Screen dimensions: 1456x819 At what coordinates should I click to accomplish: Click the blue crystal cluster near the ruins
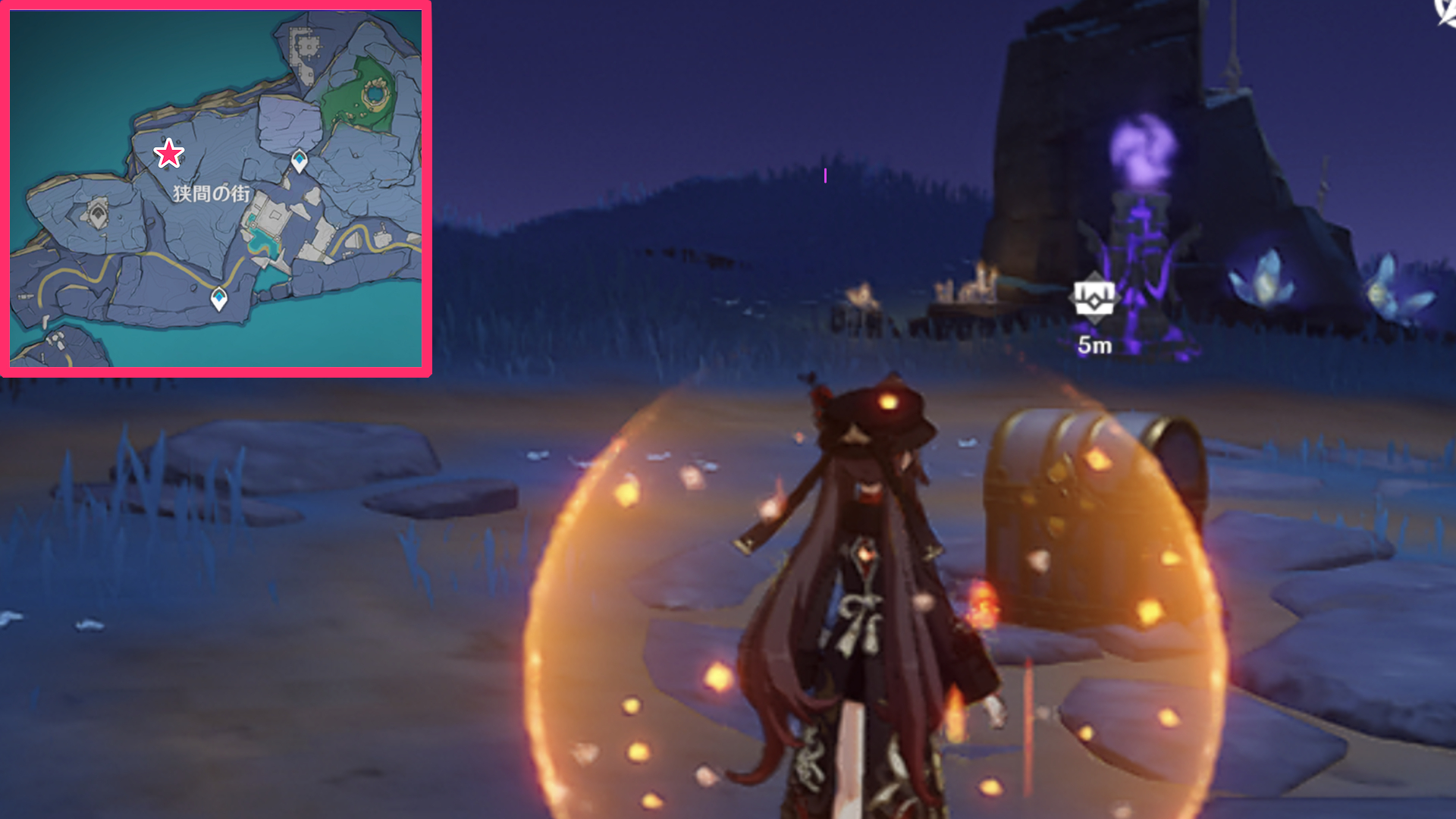(x=1265, y=281)
